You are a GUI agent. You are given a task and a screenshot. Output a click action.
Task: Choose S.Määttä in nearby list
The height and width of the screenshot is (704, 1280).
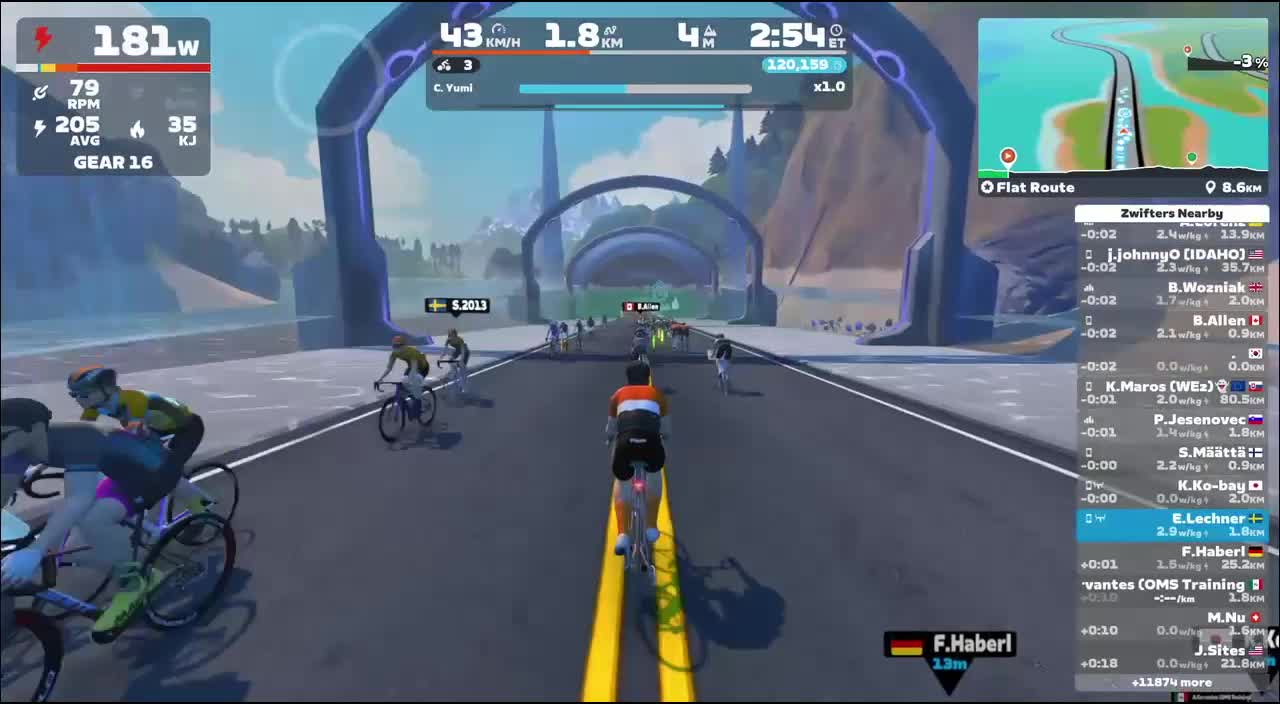coord(1172,458)
